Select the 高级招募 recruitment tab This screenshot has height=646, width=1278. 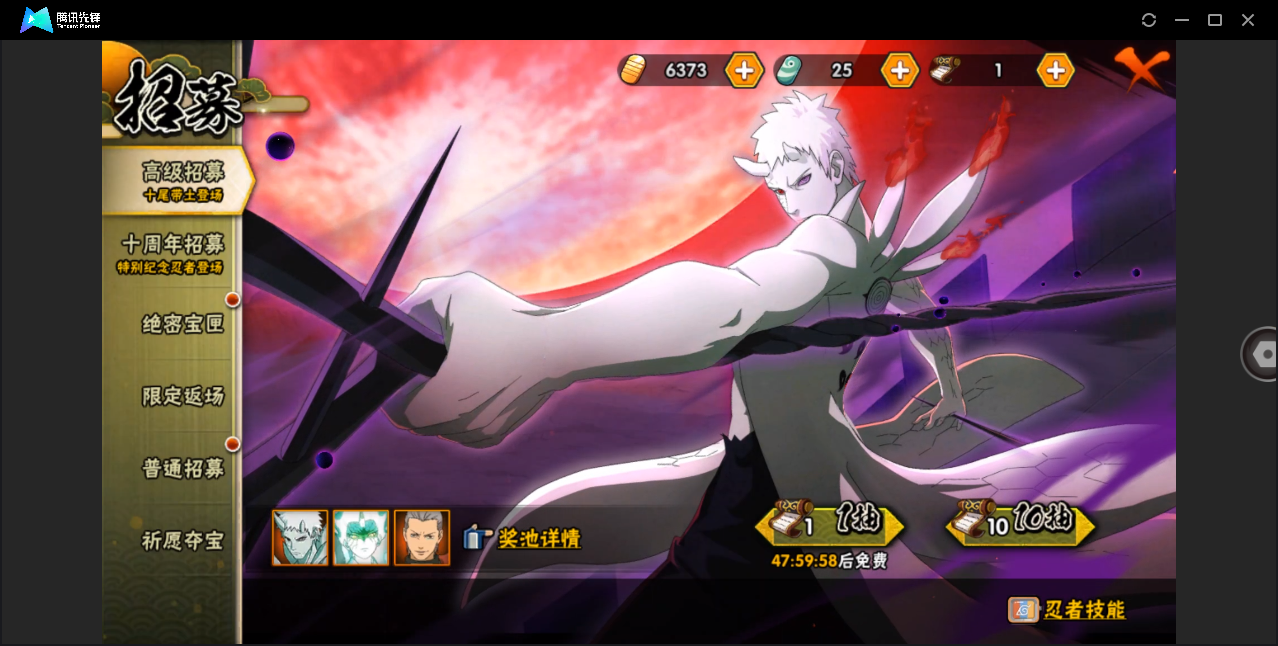coord(182,180)
